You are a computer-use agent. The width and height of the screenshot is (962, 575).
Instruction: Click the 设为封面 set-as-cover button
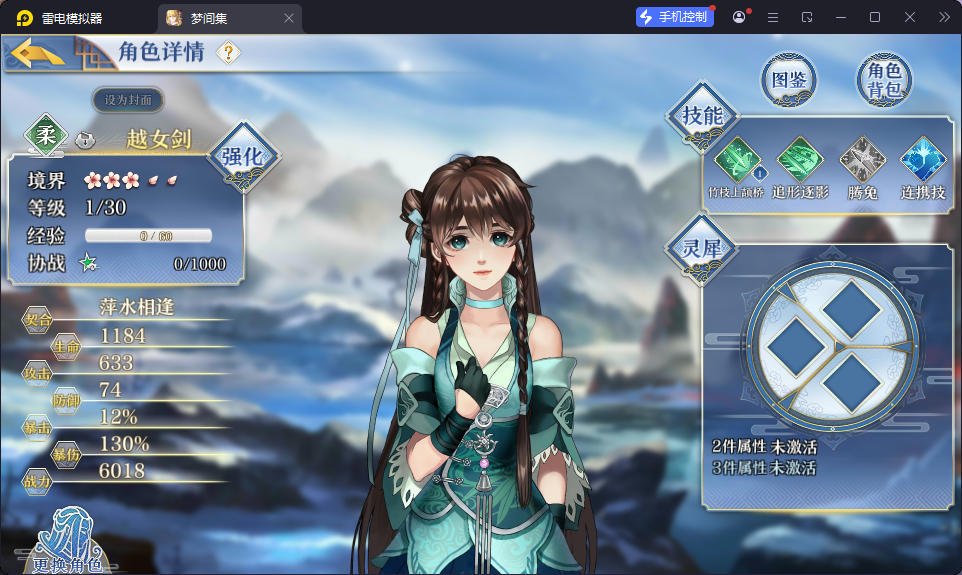[x=128, y=100]
